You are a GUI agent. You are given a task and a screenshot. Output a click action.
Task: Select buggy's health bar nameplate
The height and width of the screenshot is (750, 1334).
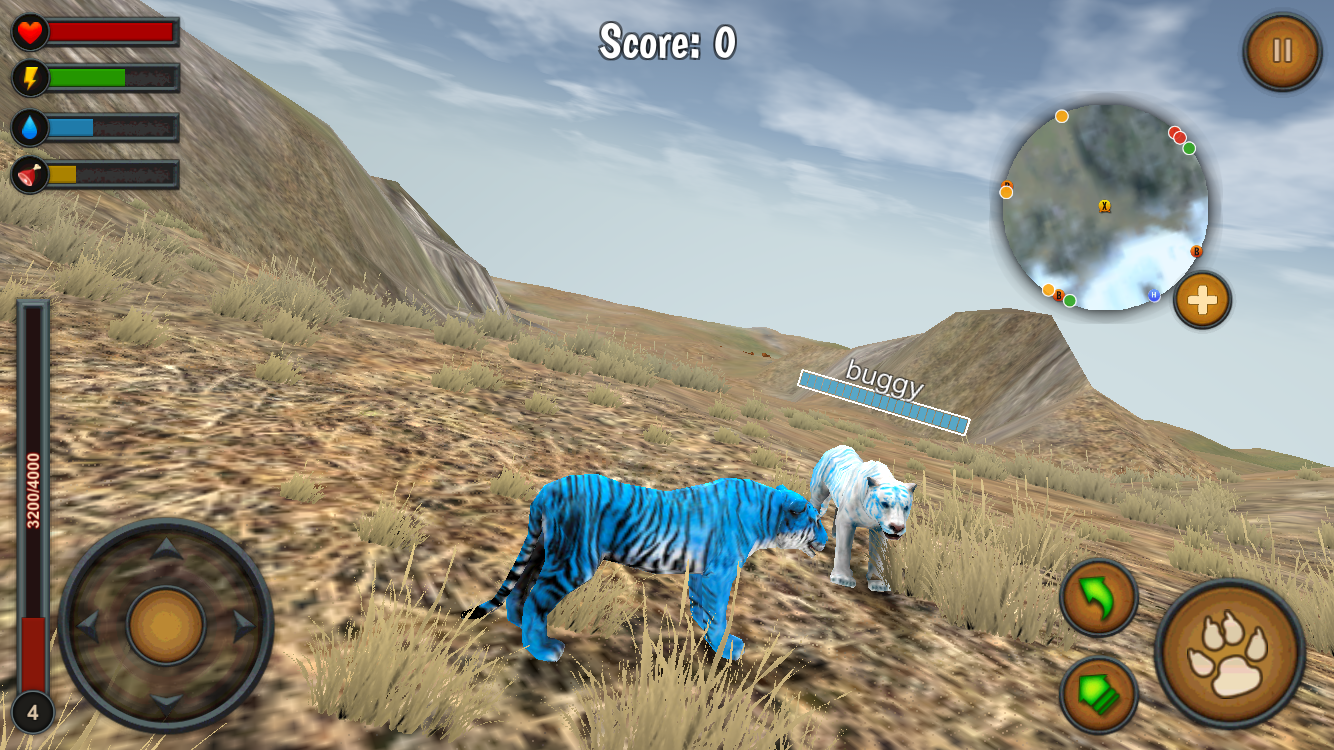tap(883, 398)
